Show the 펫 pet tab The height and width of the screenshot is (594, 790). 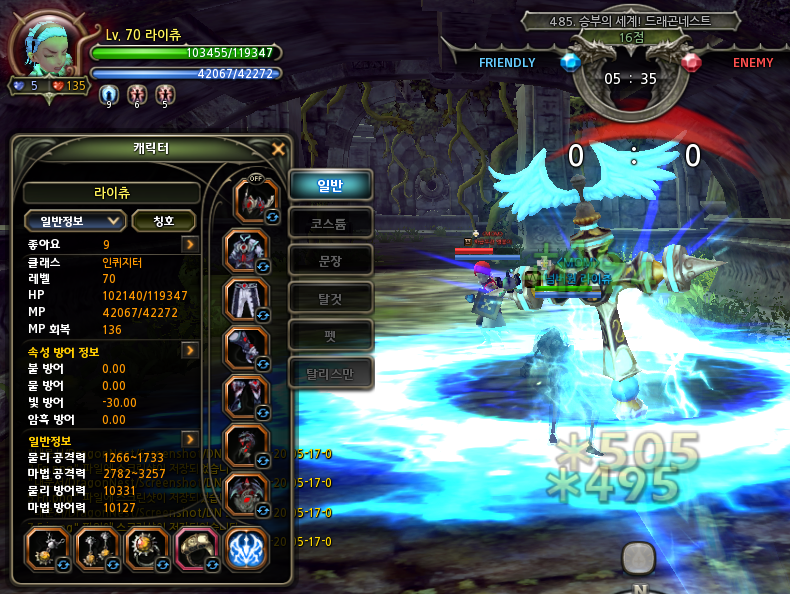pyautogui.click(x=331, y=335)
